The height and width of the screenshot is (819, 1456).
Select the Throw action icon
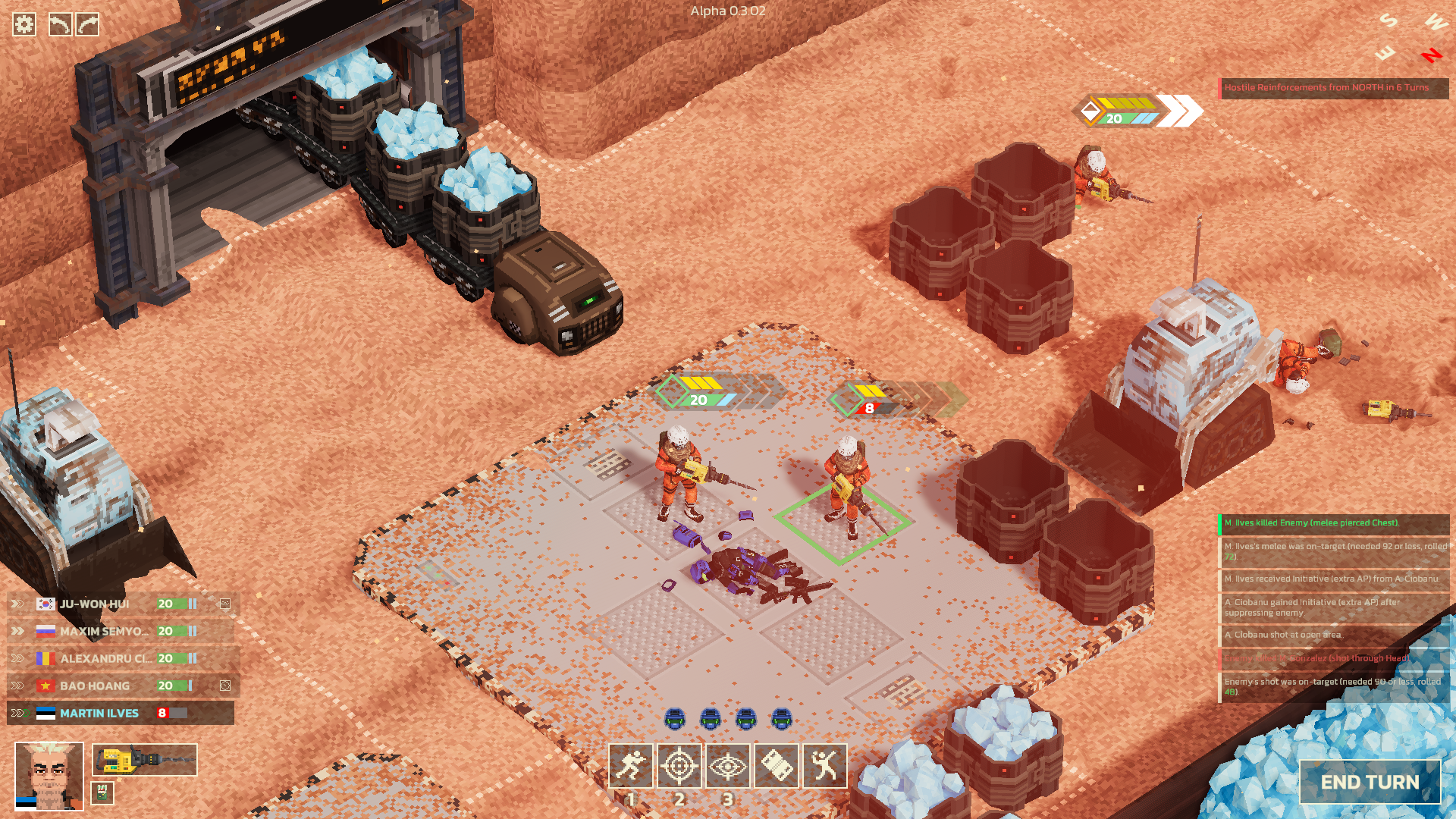(x=824, y=767)
